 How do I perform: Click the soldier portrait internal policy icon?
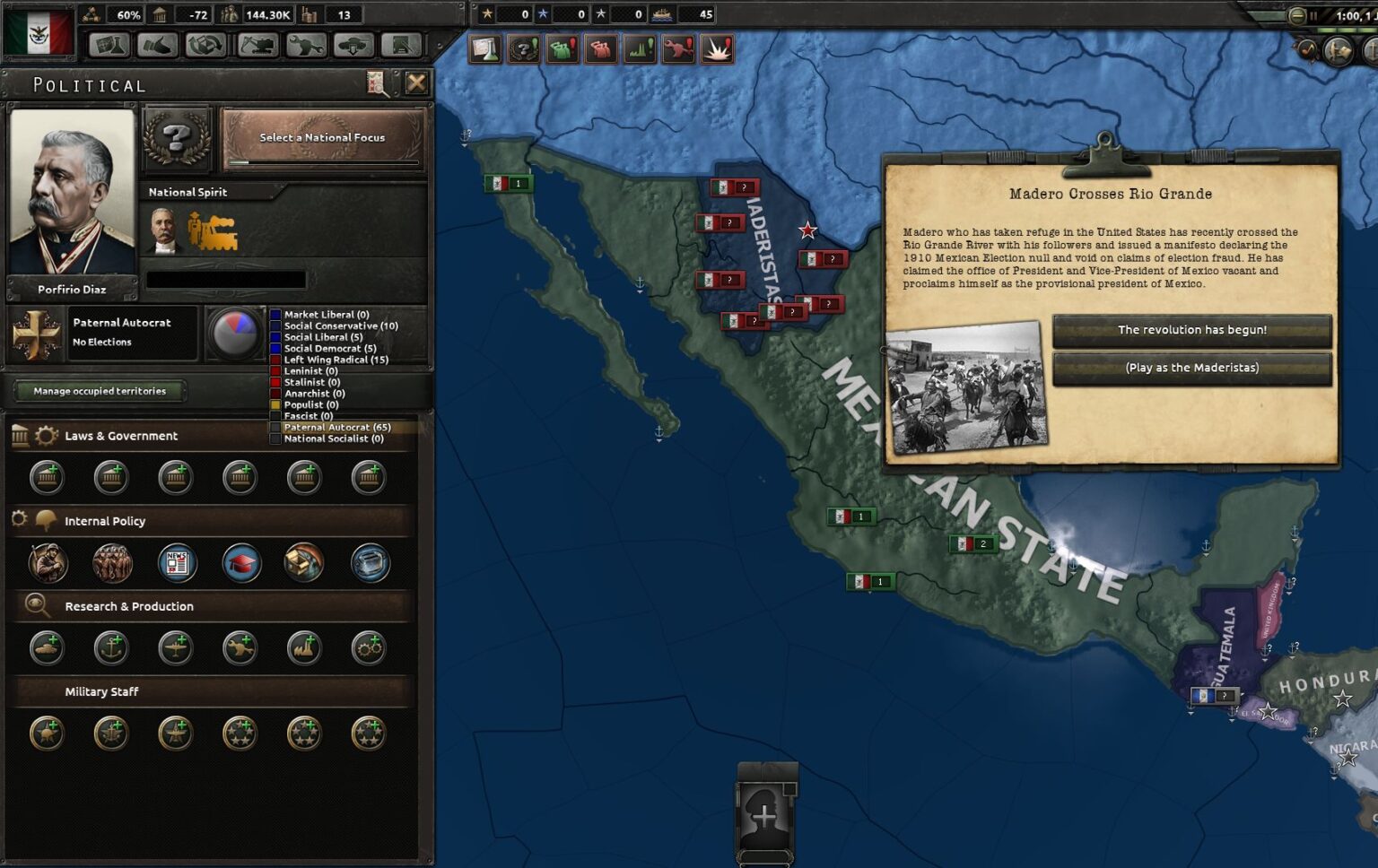(47, 563)
